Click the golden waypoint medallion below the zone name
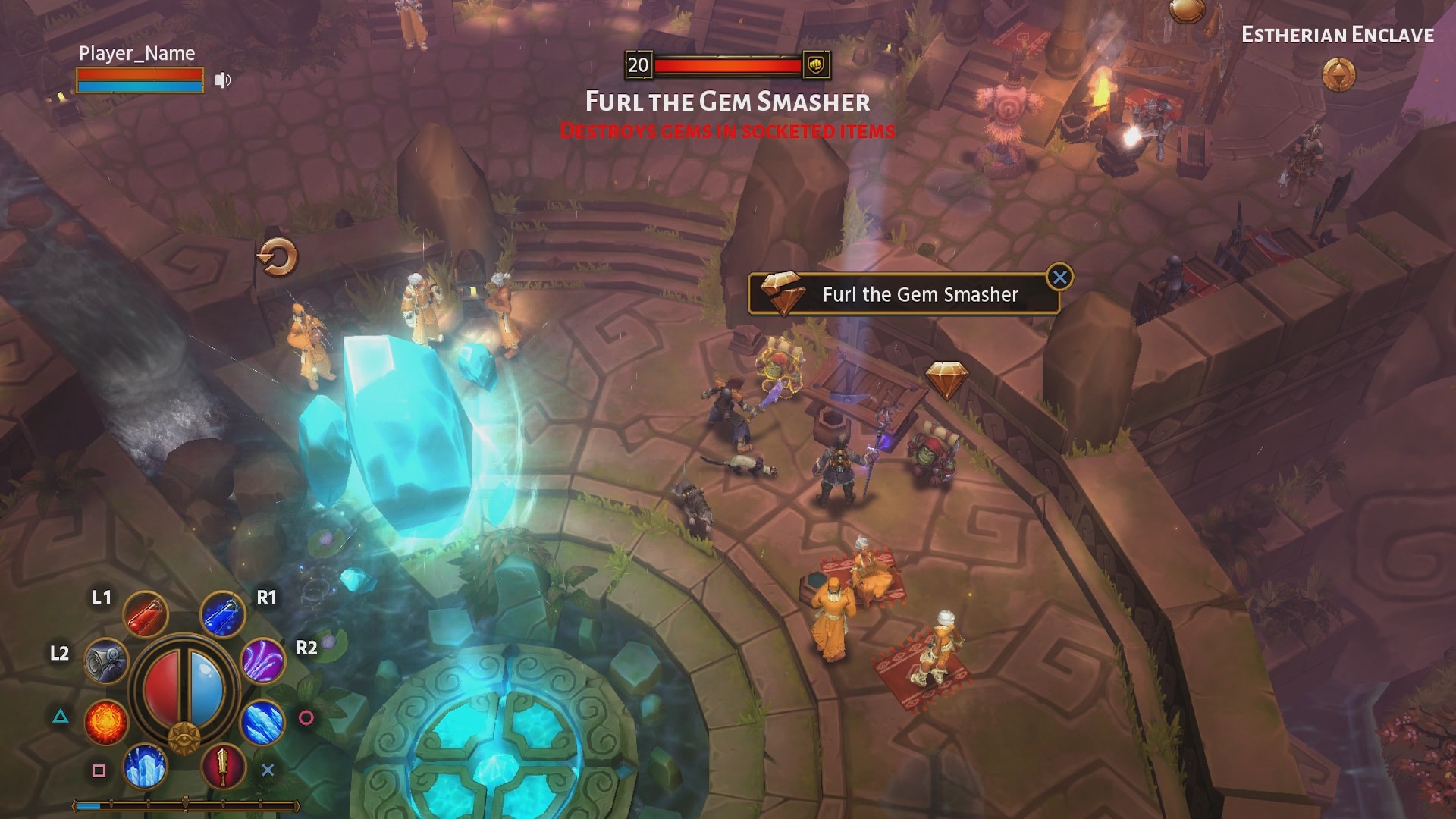 [x=1340, y=76]
